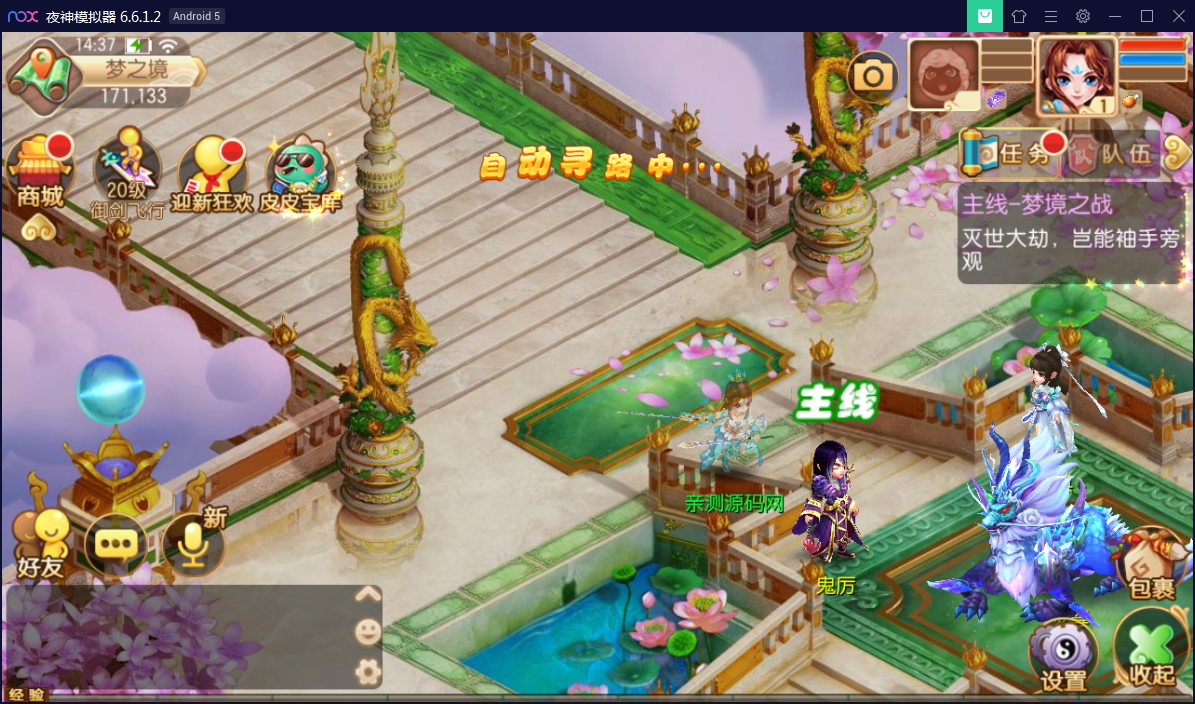The image size is (1195, 704).
Task: Open the pet portrait
Action: click(943, 73)
